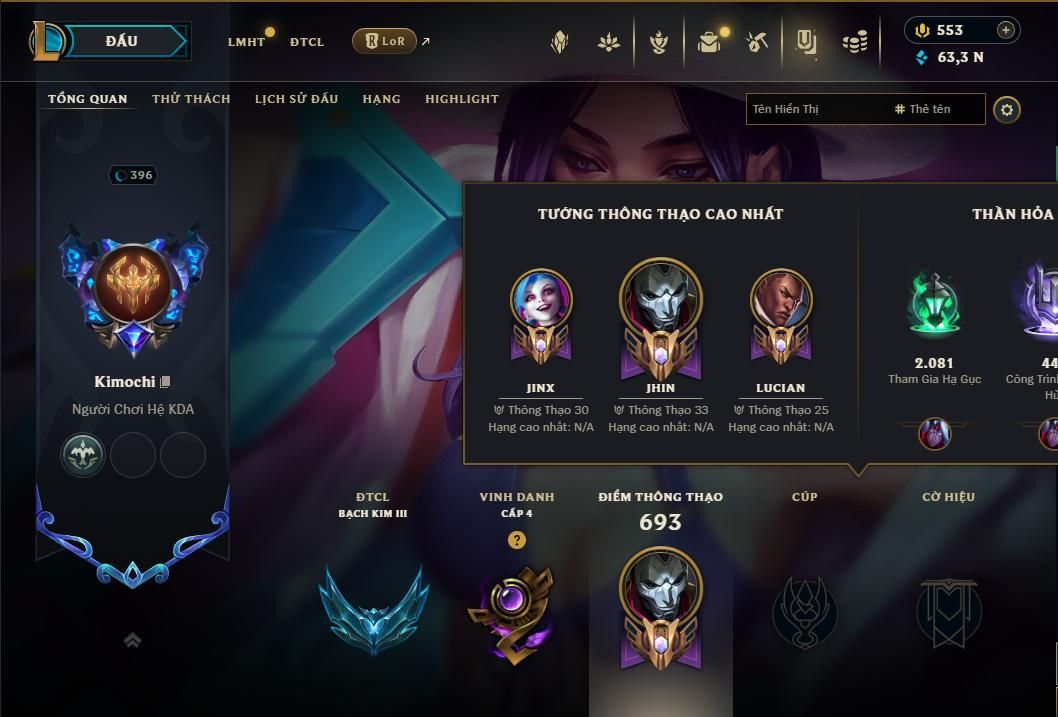
Task: Open the hammer crafting loot icon
Action: coord(757,42)
